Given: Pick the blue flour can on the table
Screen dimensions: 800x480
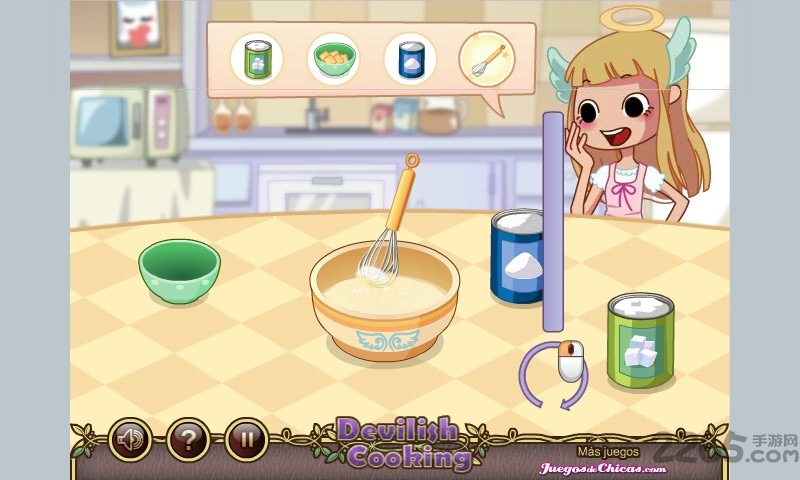Looking at the screenshot, I should [x=516, y=257].
